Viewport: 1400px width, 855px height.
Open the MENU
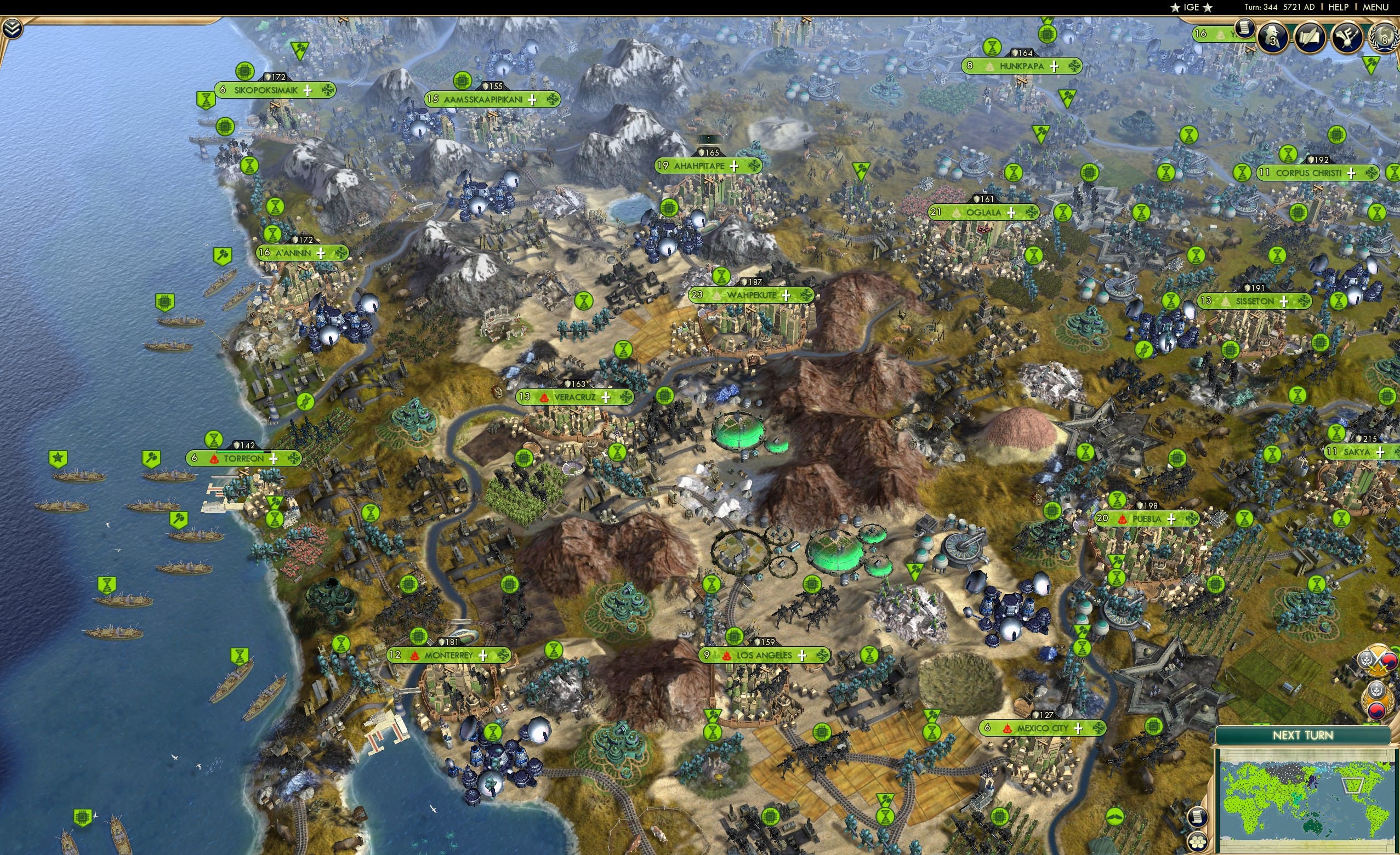[1377, 7]
